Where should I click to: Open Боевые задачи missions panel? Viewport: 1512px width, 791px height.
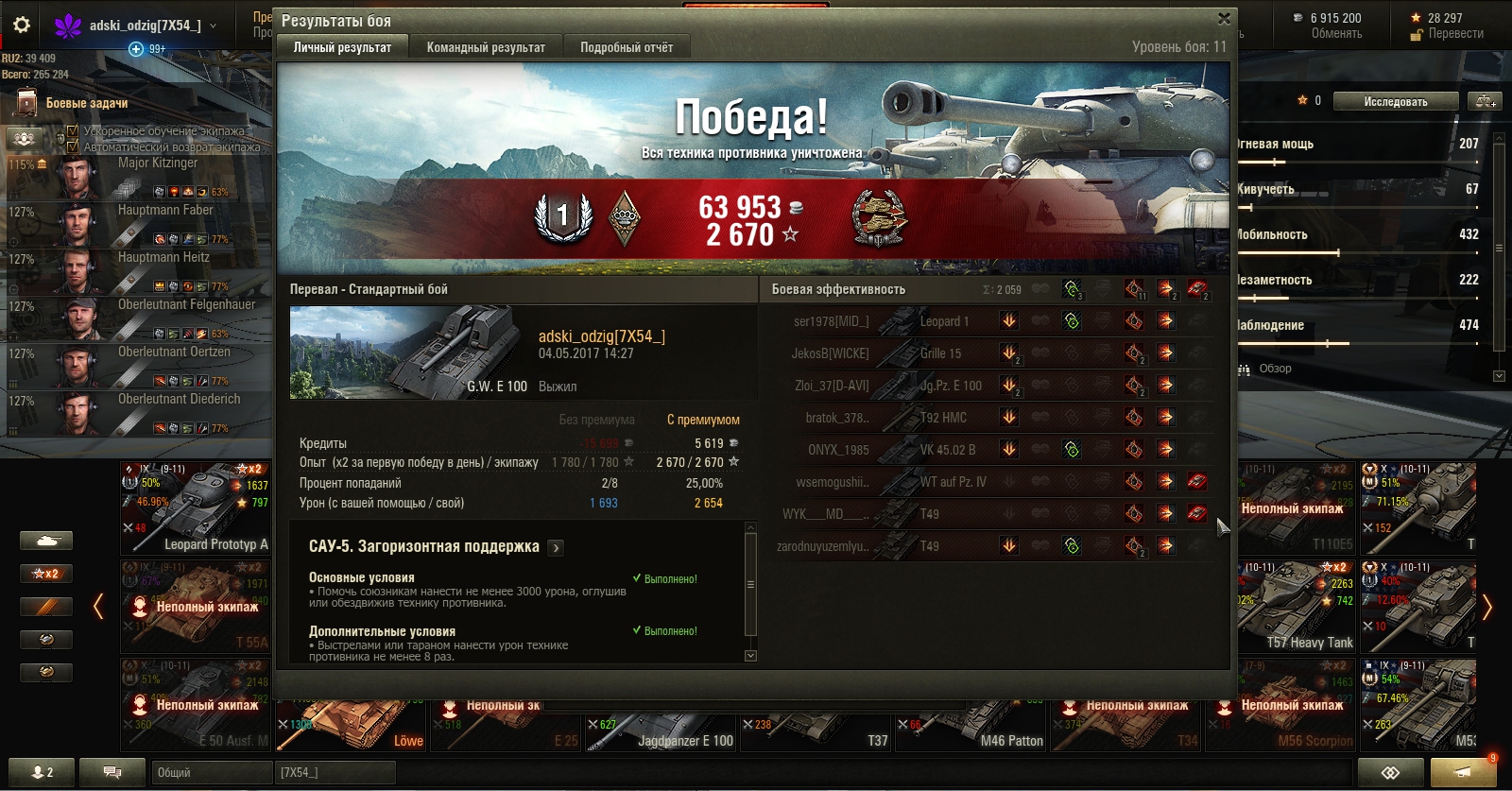click(86, 103)
